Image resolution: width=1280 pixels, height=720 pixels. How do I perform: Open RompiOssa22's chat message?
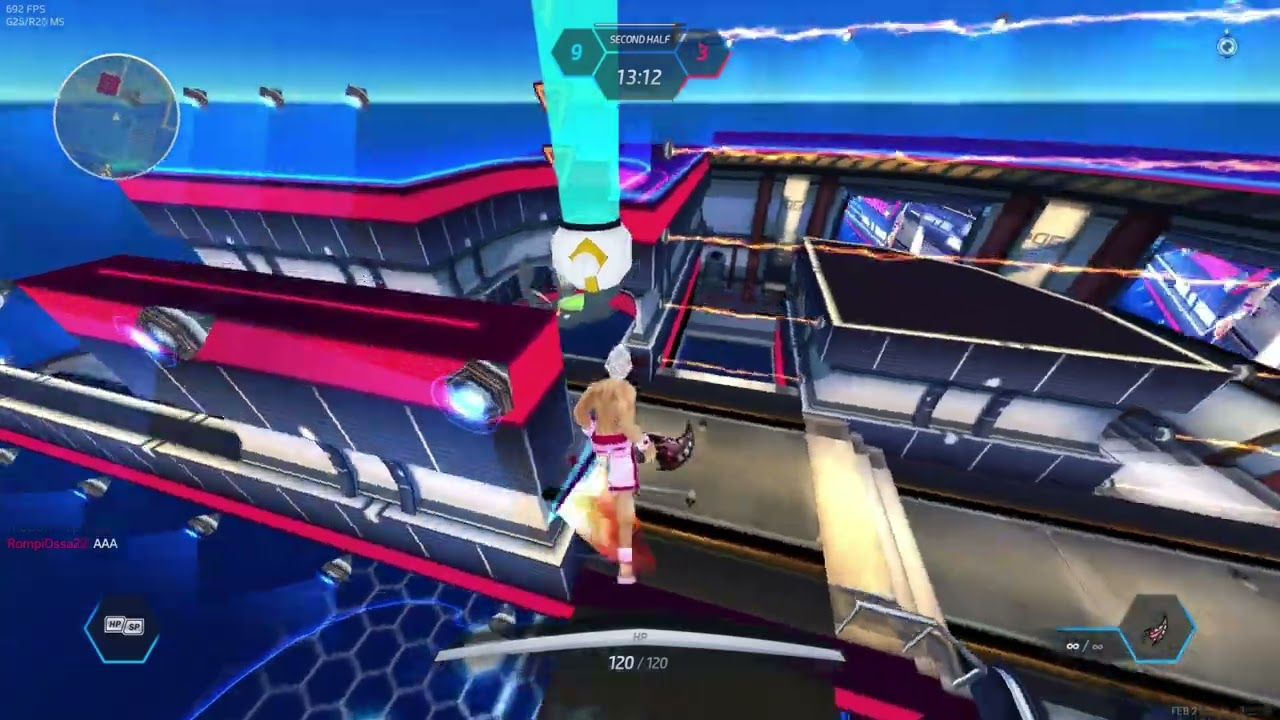coord(62,543)
